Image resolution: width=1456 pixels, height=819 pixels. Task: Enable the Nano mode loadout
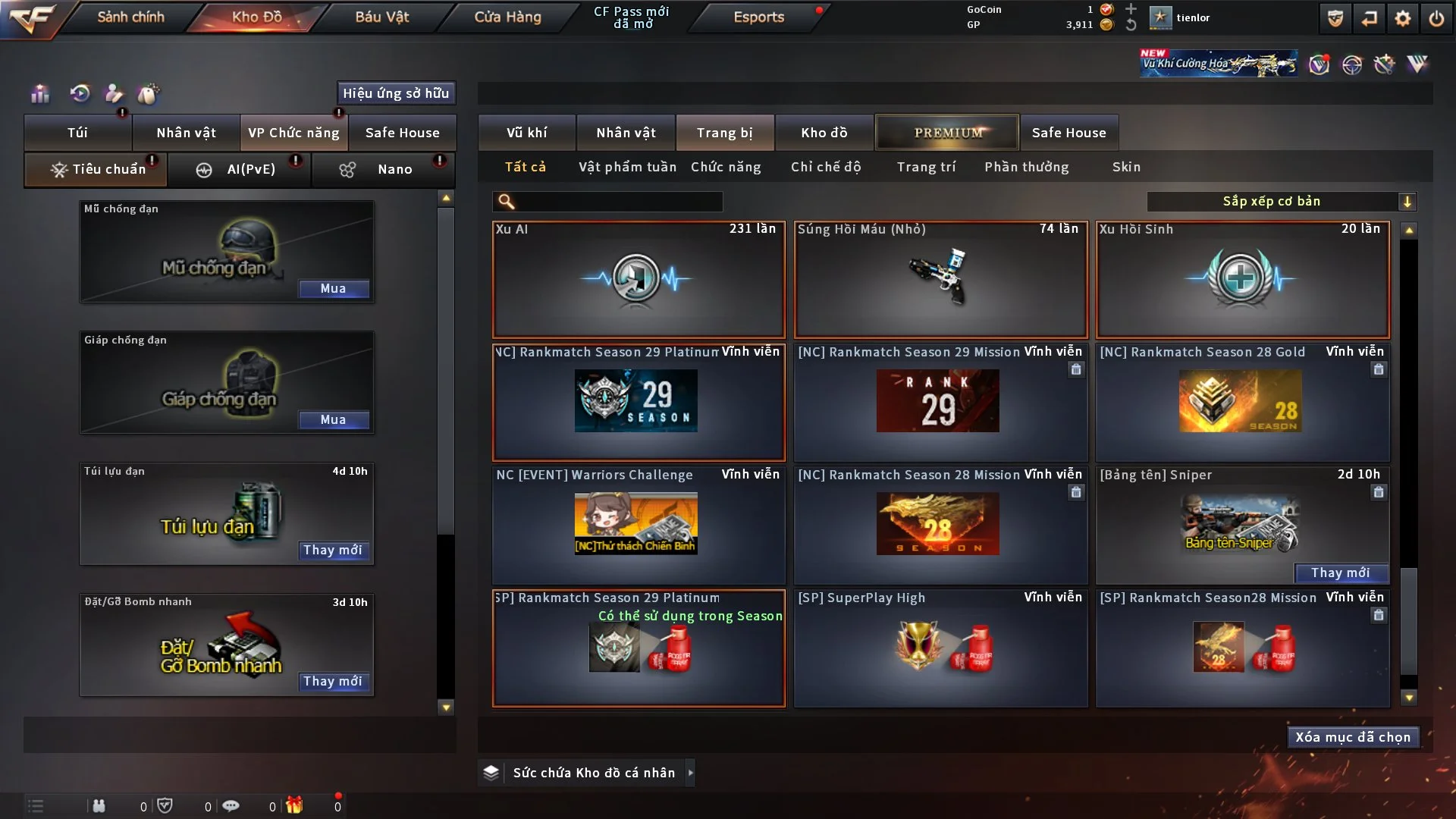coord(383,169)
